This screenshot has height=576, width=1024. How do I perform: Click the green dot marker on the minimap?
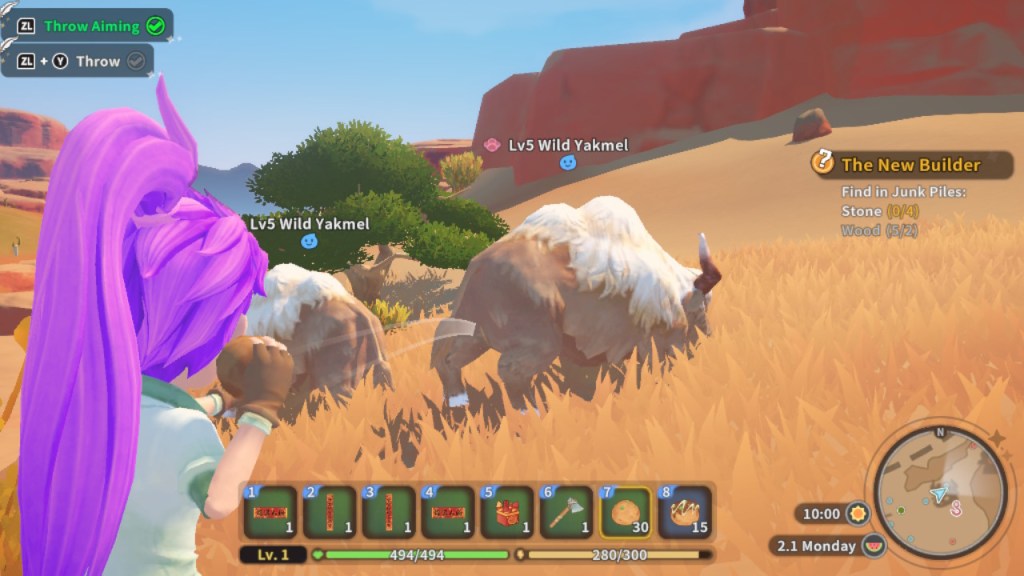click(900, 510)
